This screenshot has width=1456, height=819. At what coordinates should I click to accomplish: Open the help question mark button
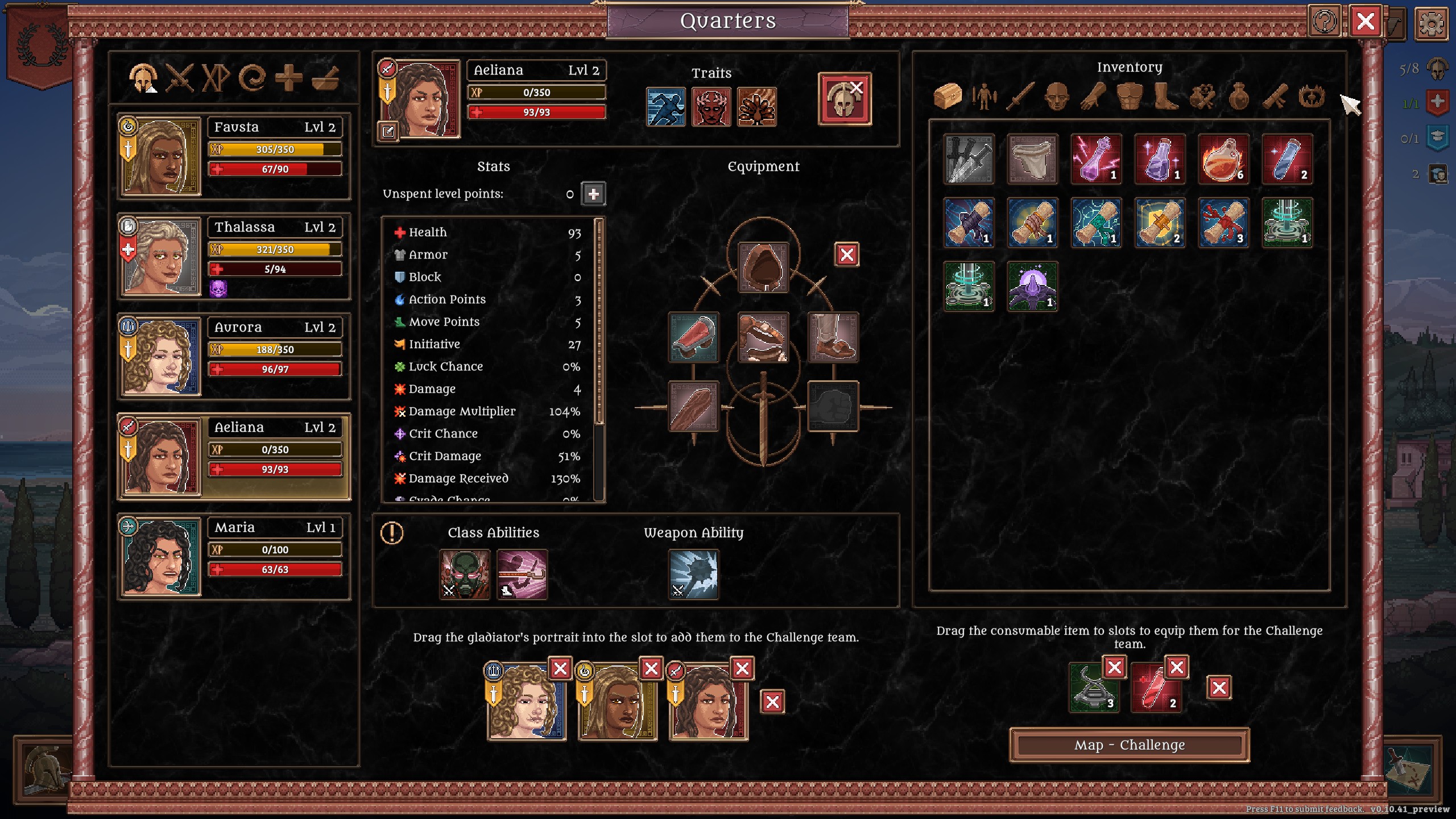pos(1325,22)
